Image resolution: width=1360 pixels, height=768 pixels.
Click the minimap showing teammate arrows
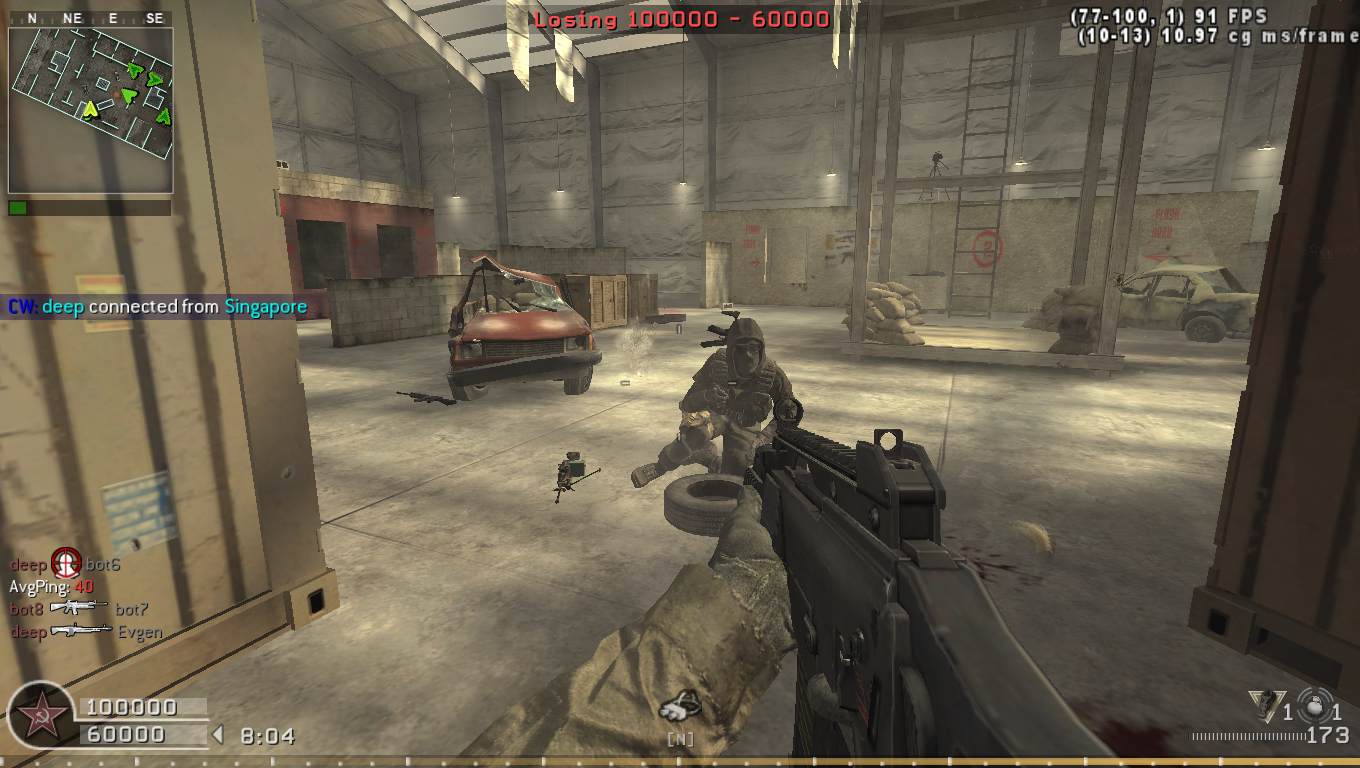[91, 109]
